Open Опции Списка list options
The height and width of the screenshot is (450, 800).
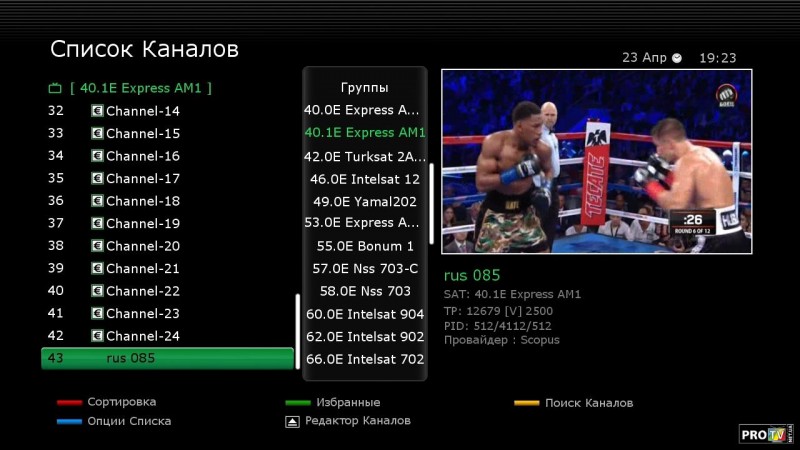pyautogui.click(x=128, y=421)
